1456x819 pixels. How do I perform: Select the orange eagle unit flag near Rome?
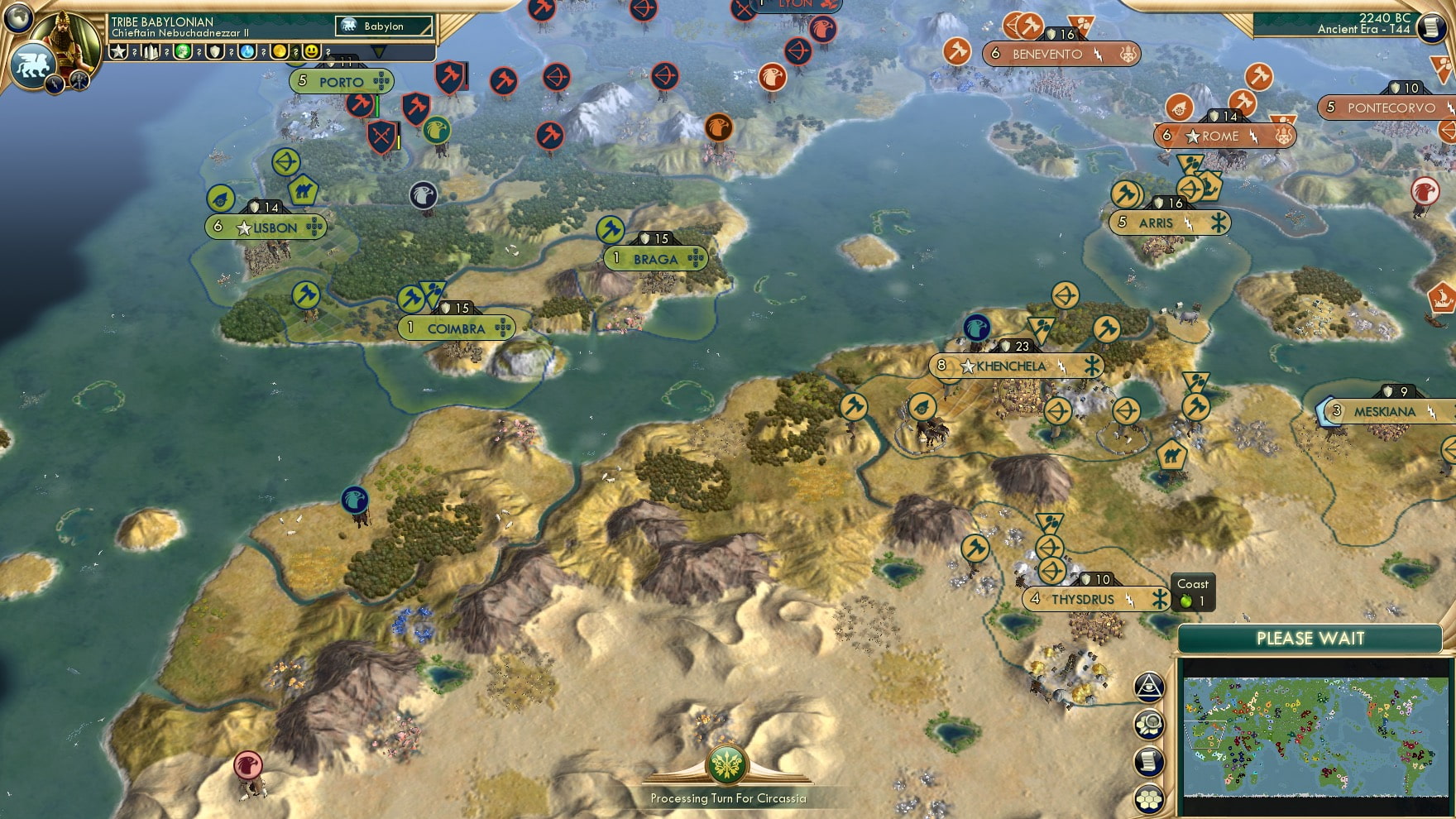point(718,127)
